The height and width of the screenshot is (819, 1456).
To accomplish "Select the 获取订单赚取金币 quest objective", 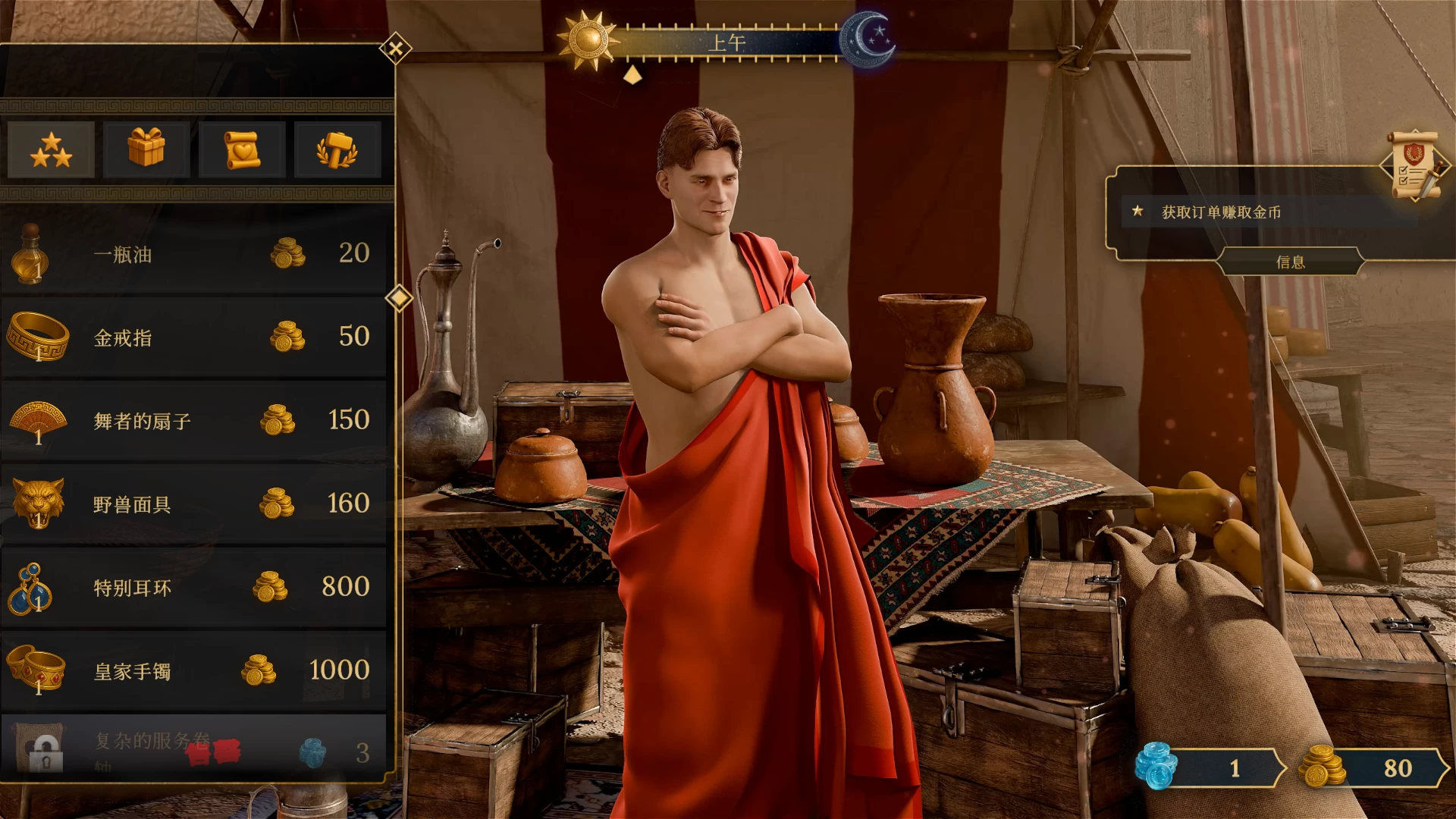I will tap(1221, 212).
